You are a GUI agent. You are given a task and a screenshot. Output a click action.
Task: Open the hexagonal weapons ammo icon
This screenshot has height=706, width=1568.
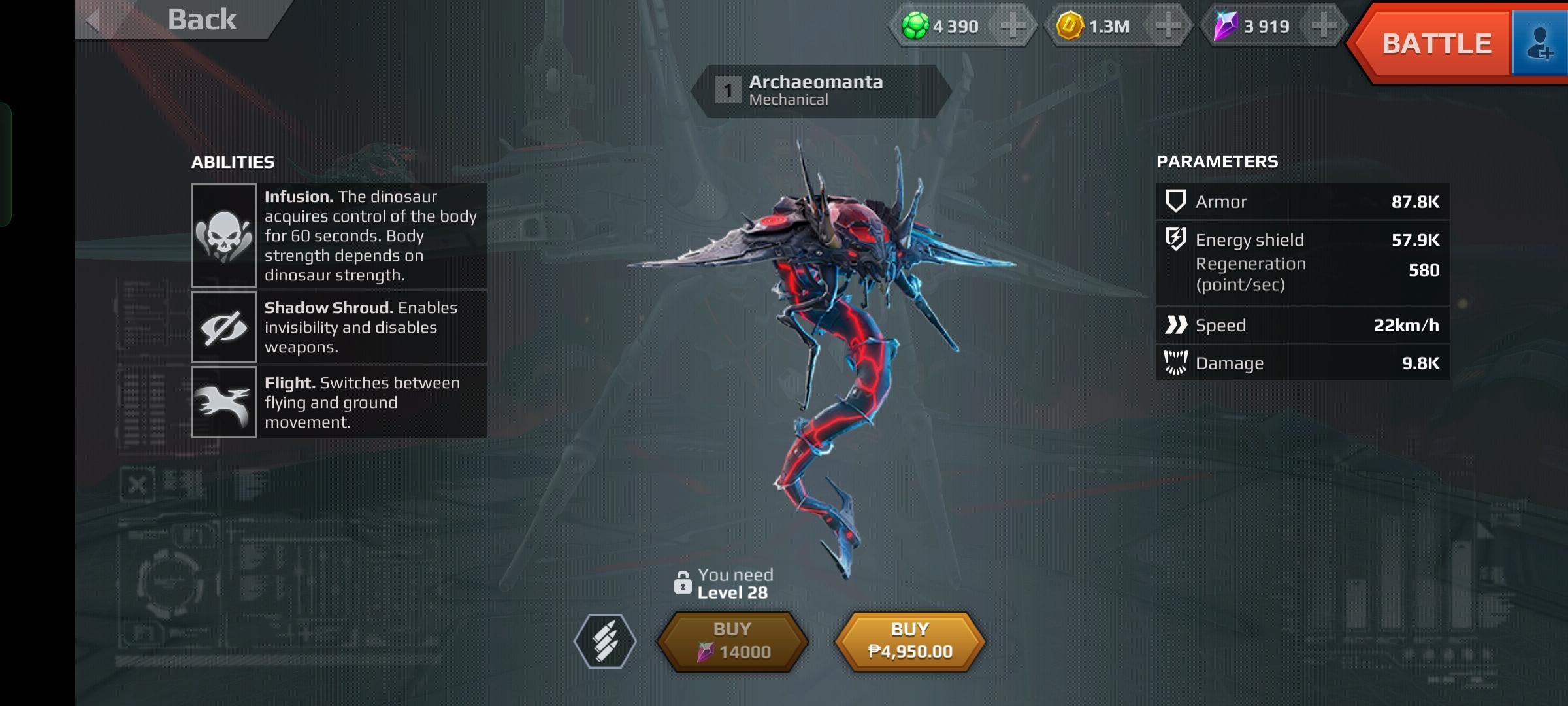pos(605,641)
